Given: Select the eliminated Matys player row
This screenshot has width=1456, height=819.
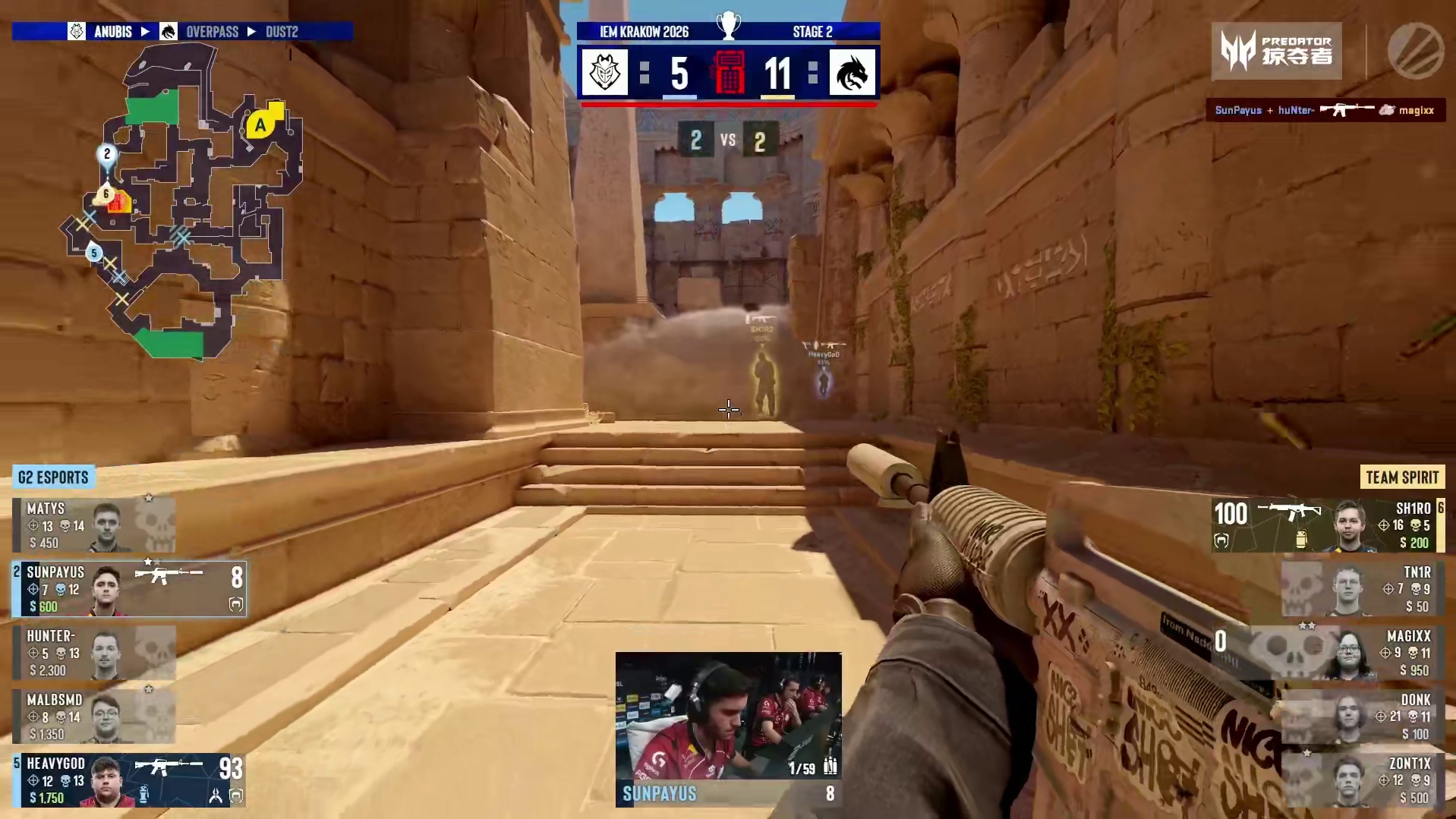Looking at the screenshot, I should [x=94, y=524].
